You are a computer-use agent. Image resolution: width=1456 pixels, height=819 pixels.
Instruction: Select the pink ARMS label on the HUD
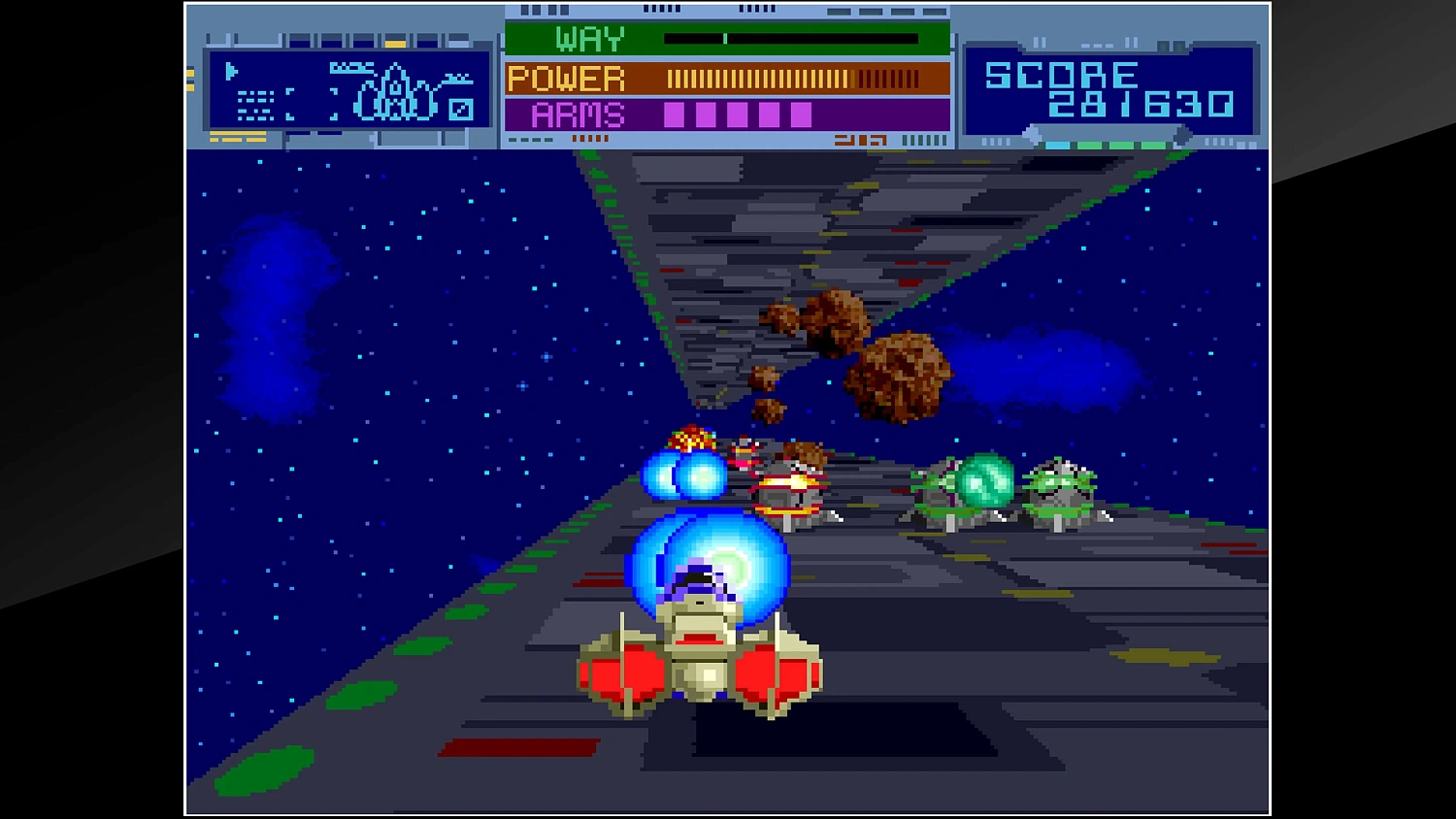point(578,115)
